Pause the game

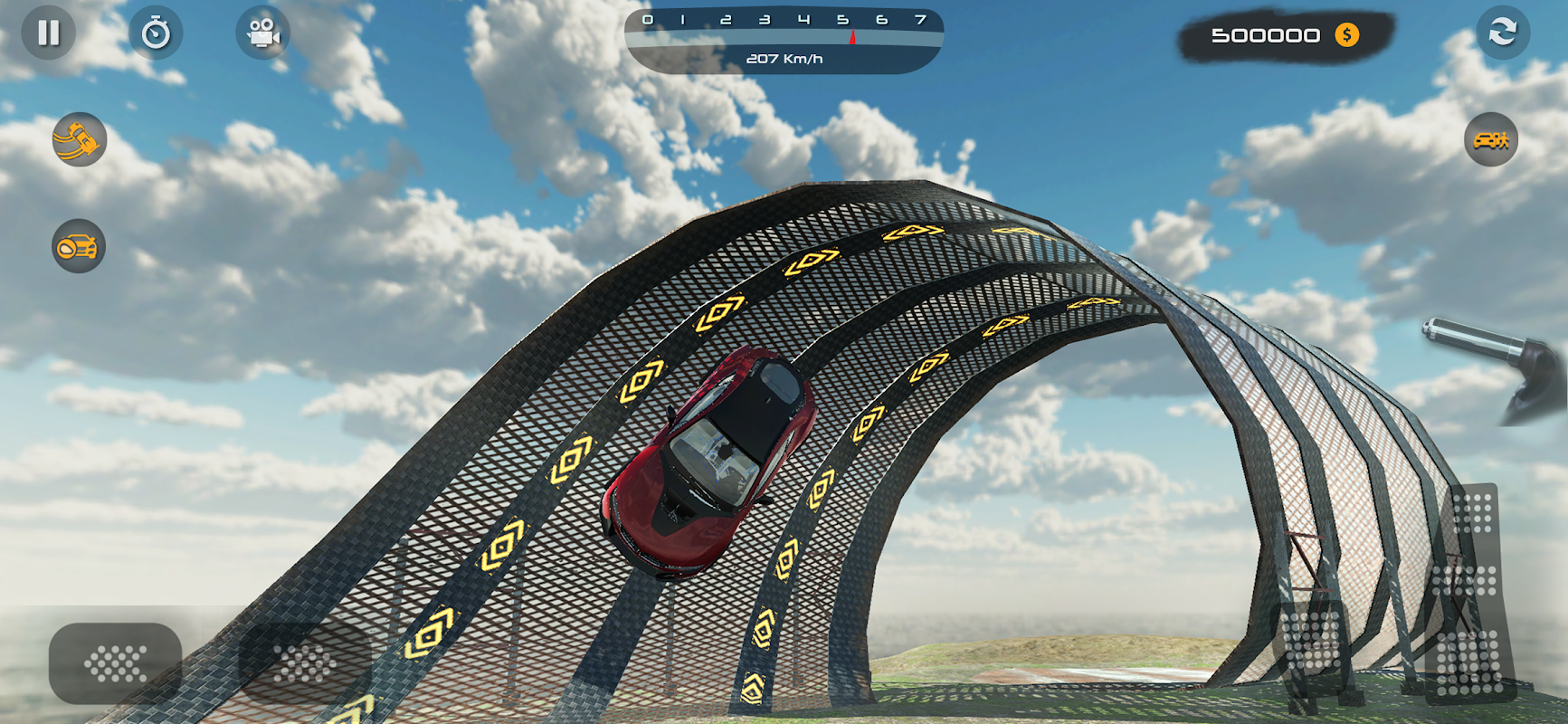pos(49,33)
